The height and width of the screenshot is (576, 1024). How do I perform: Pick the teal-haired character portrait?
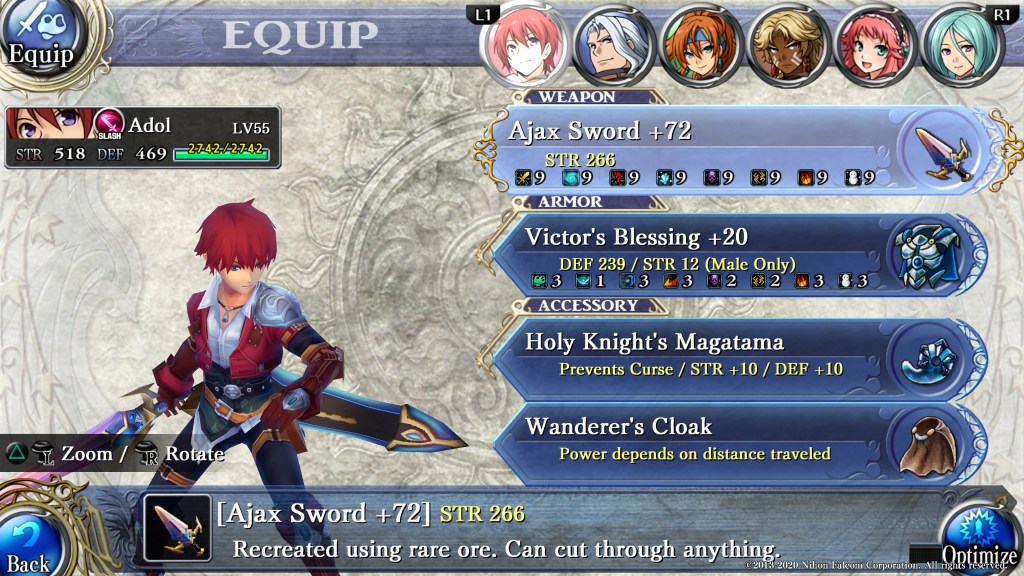click(961, 45)
